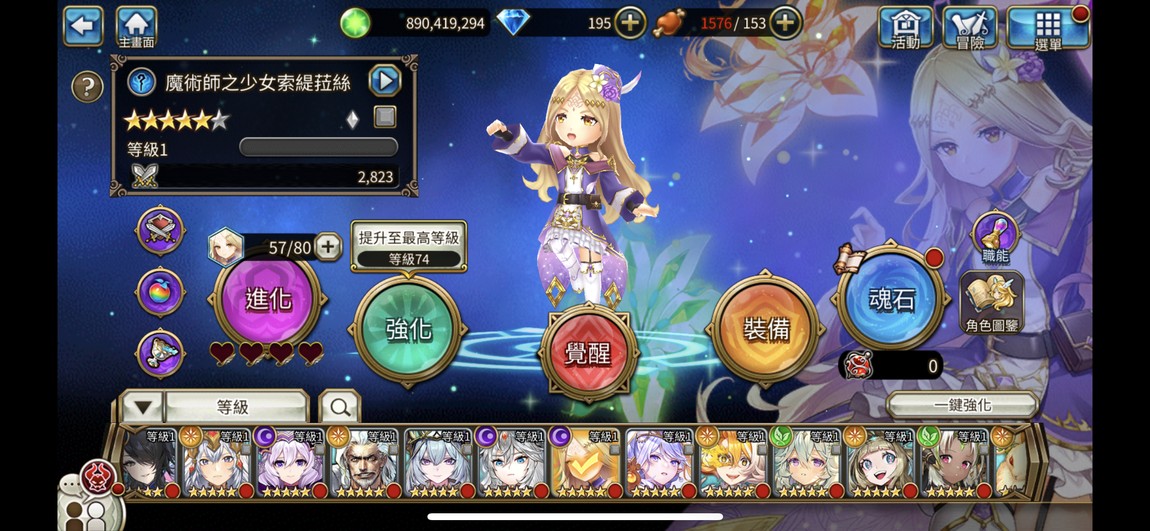This screenshot has height=531, width=1150.
Task: Go back with the arrow button
Action: [83, 26]
